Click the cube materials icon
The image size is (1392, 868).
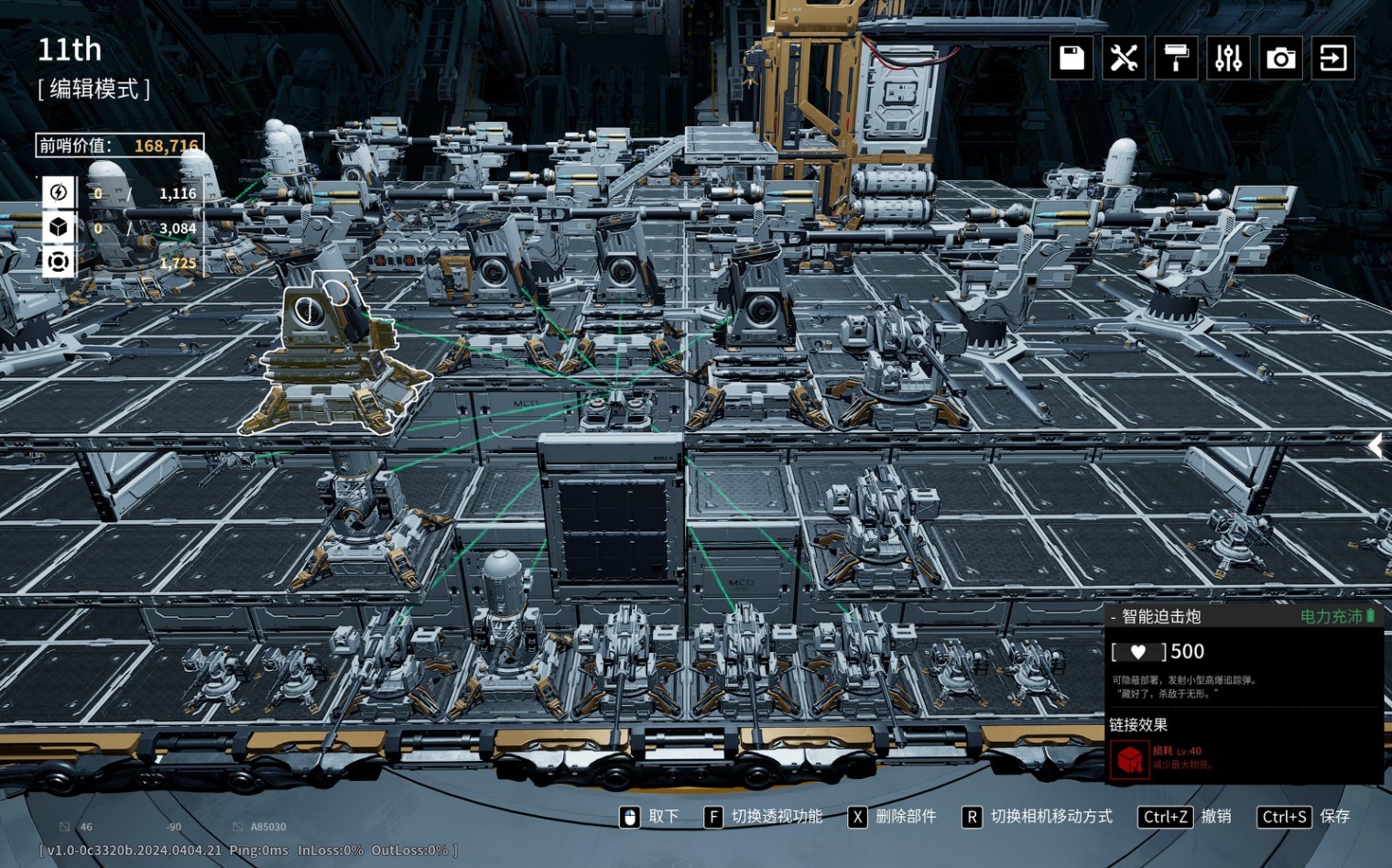click(x=59, y=227)
